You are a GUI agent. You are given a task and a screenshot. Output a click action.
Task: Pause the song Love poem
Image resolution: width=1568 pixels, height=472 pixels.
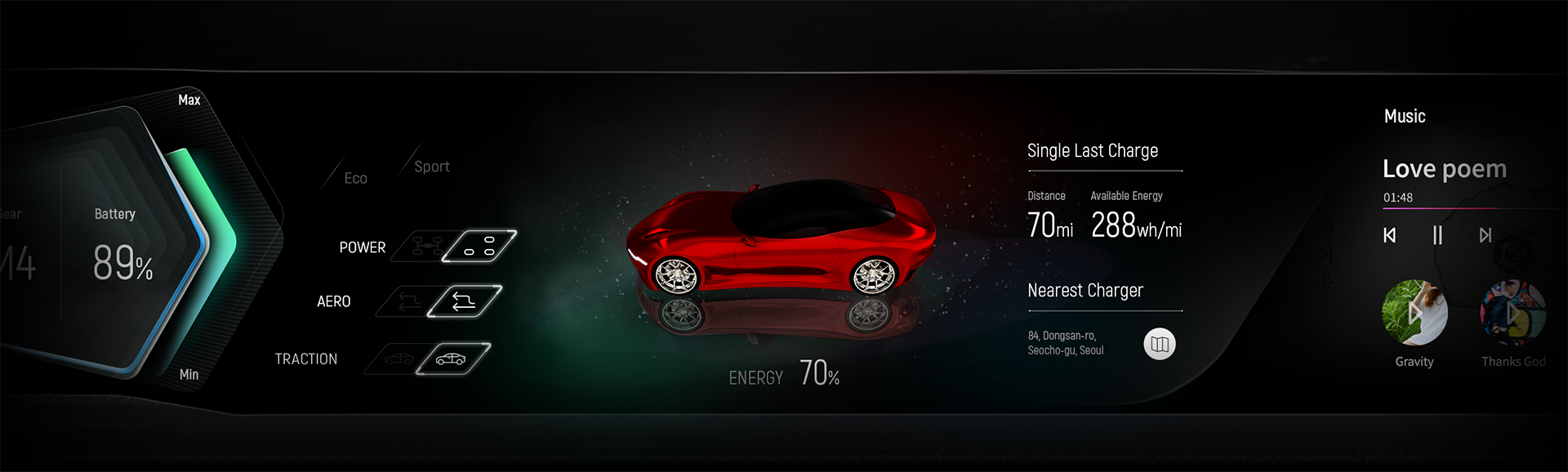tap(1437, 235)
